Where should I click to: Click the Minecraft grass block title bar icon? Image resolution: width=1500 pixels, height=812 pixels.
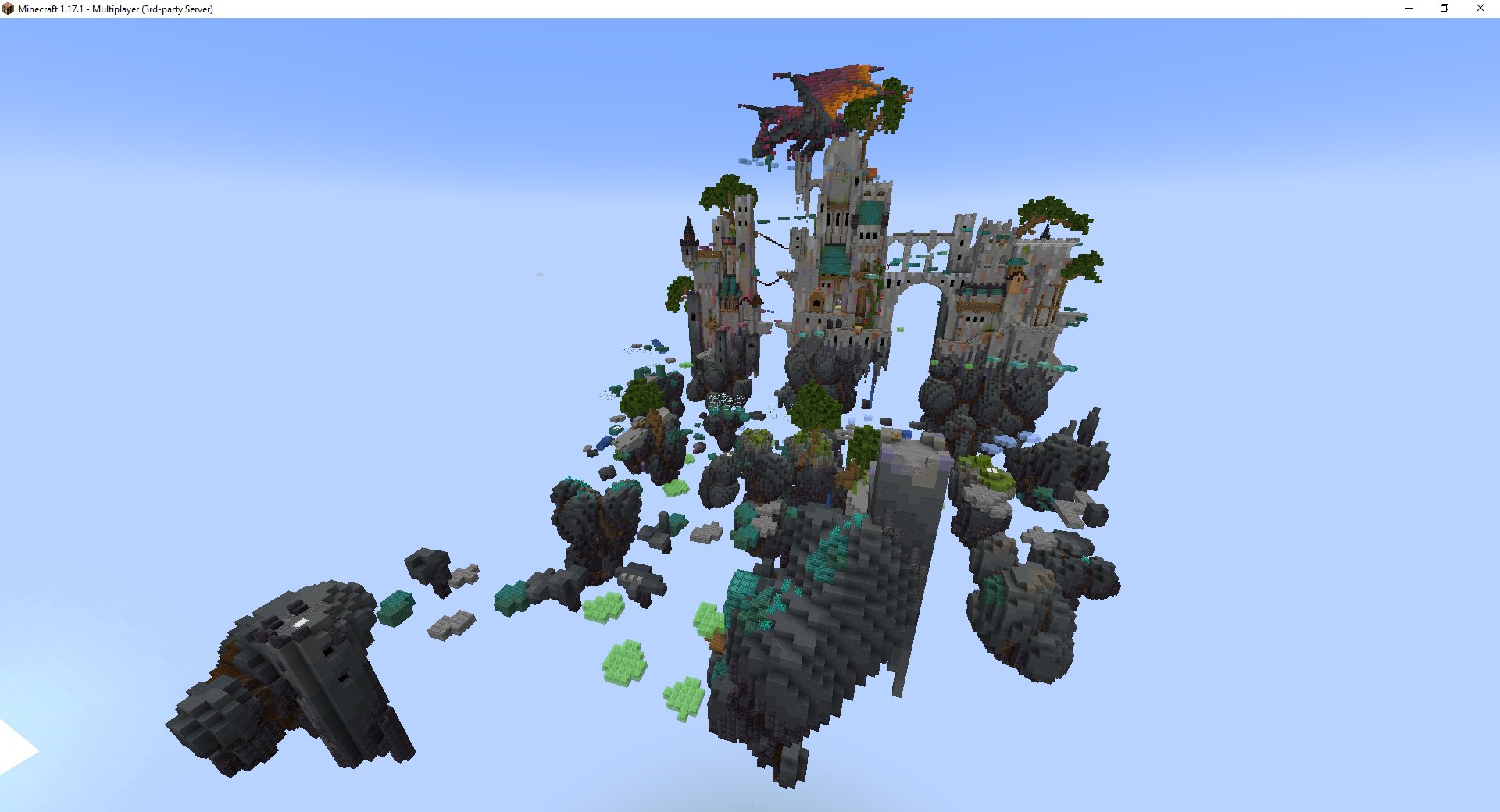8,9
